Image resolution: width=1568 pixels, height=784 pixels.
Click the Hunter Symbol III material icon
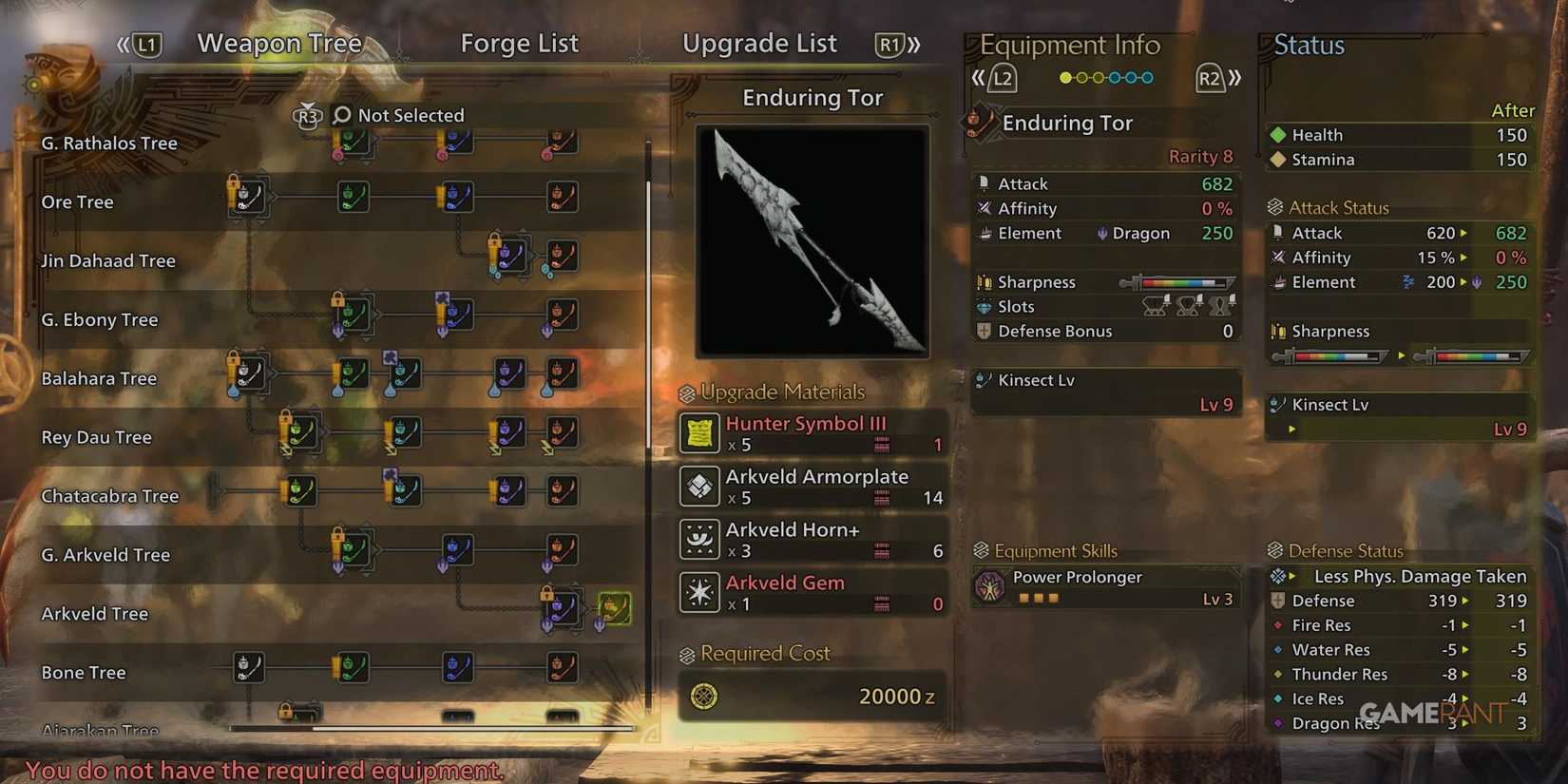click(698, 433)
